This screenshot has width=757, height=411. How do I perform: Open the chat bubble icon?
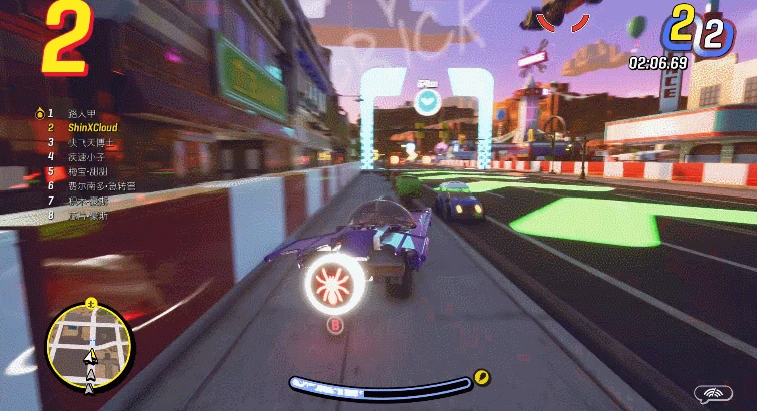click(x=717, y=393)
